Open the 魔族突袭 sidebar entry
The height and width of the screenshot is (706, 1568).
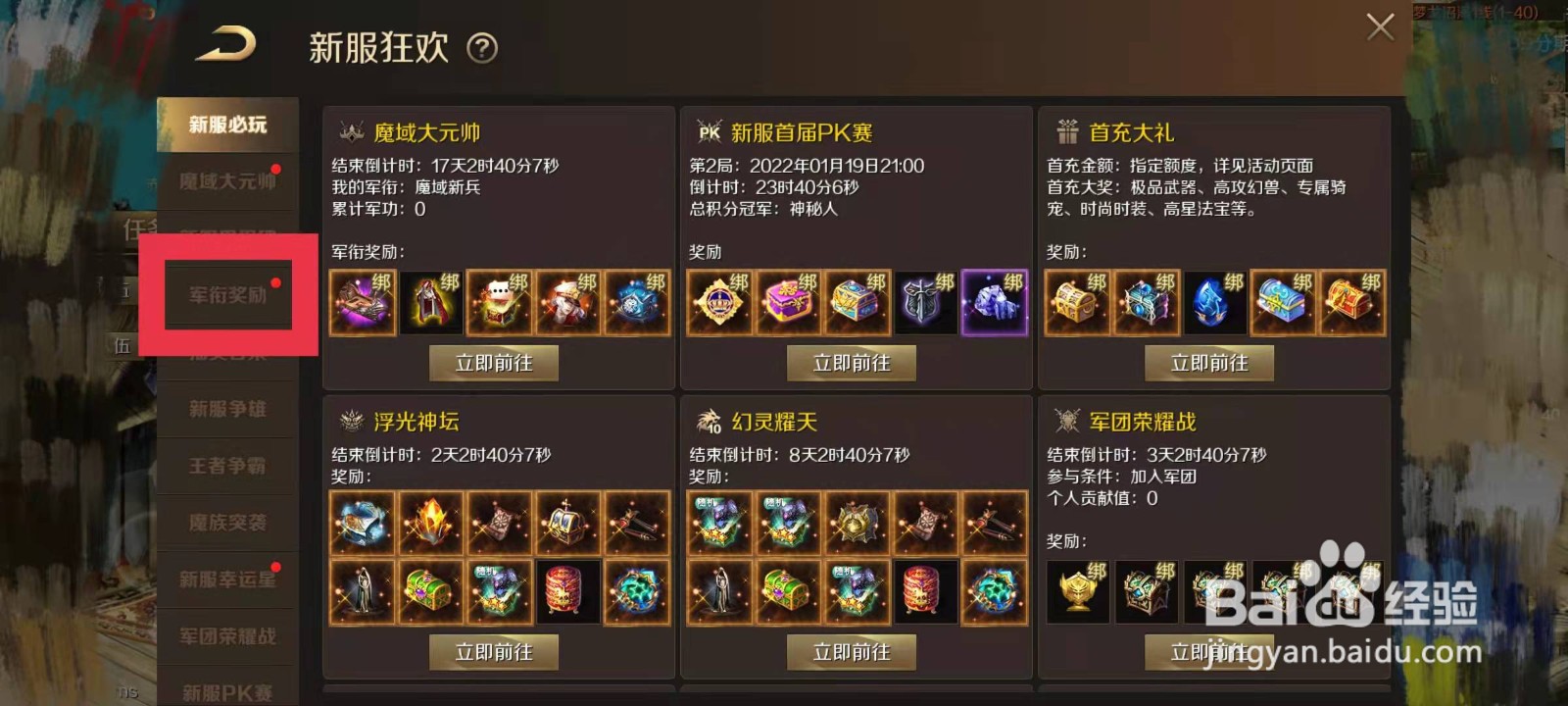coord(227,523)
